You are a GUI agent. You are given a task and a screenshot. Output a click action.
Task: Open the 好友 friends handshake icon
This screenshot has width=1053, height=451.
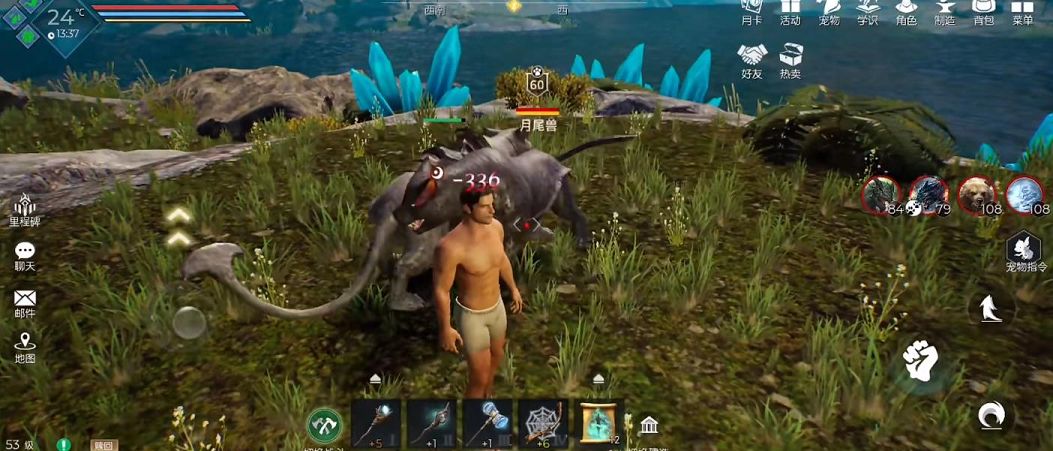pyautogui.click(x=752, y=58)
